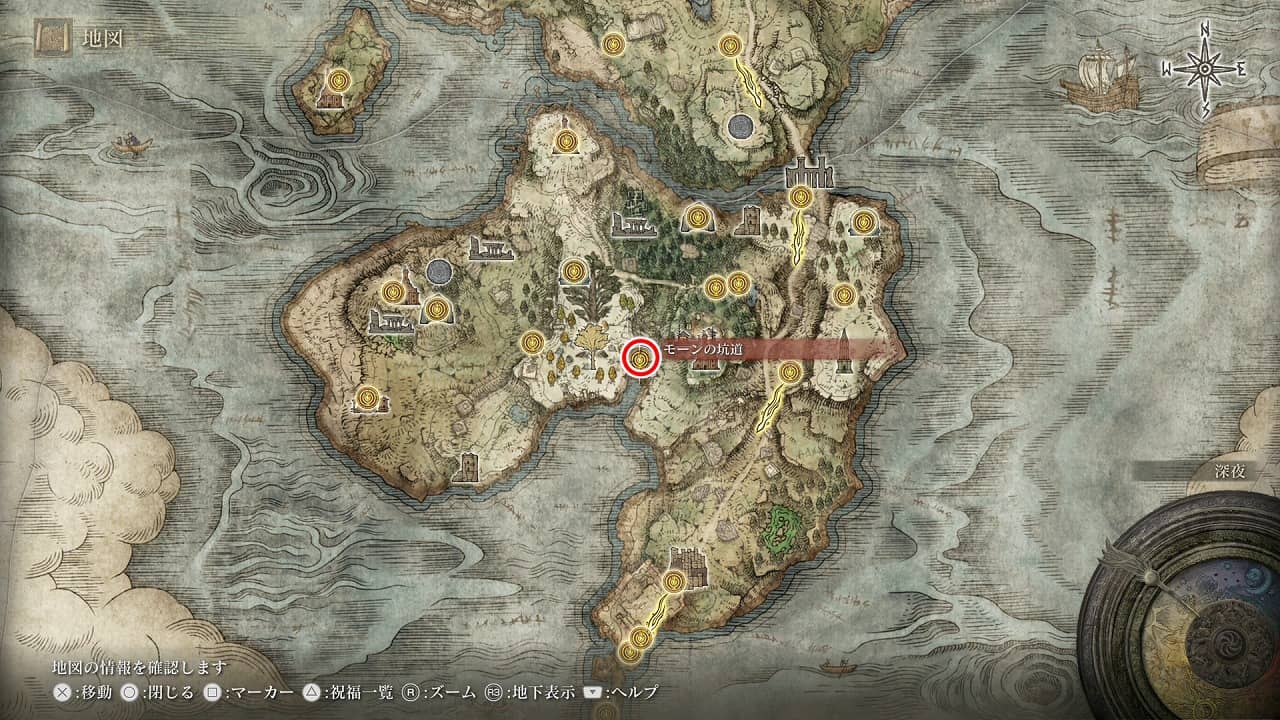The height and width of the screenshot is (720, 1280).
Task: Click the gray round marker near the ruins
Action: 437,272
